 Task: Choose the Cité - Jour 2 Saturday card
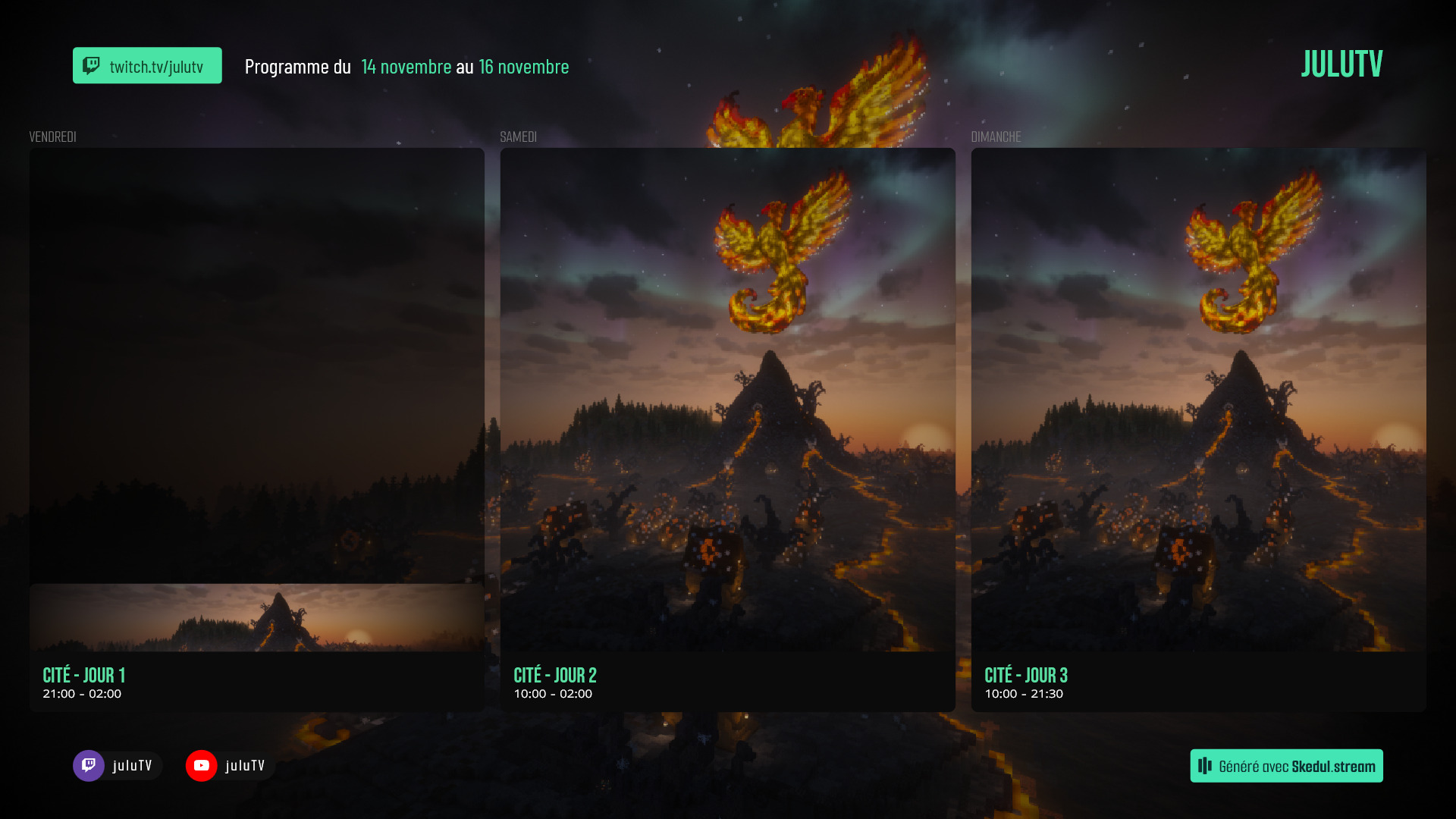pos(727,430)
